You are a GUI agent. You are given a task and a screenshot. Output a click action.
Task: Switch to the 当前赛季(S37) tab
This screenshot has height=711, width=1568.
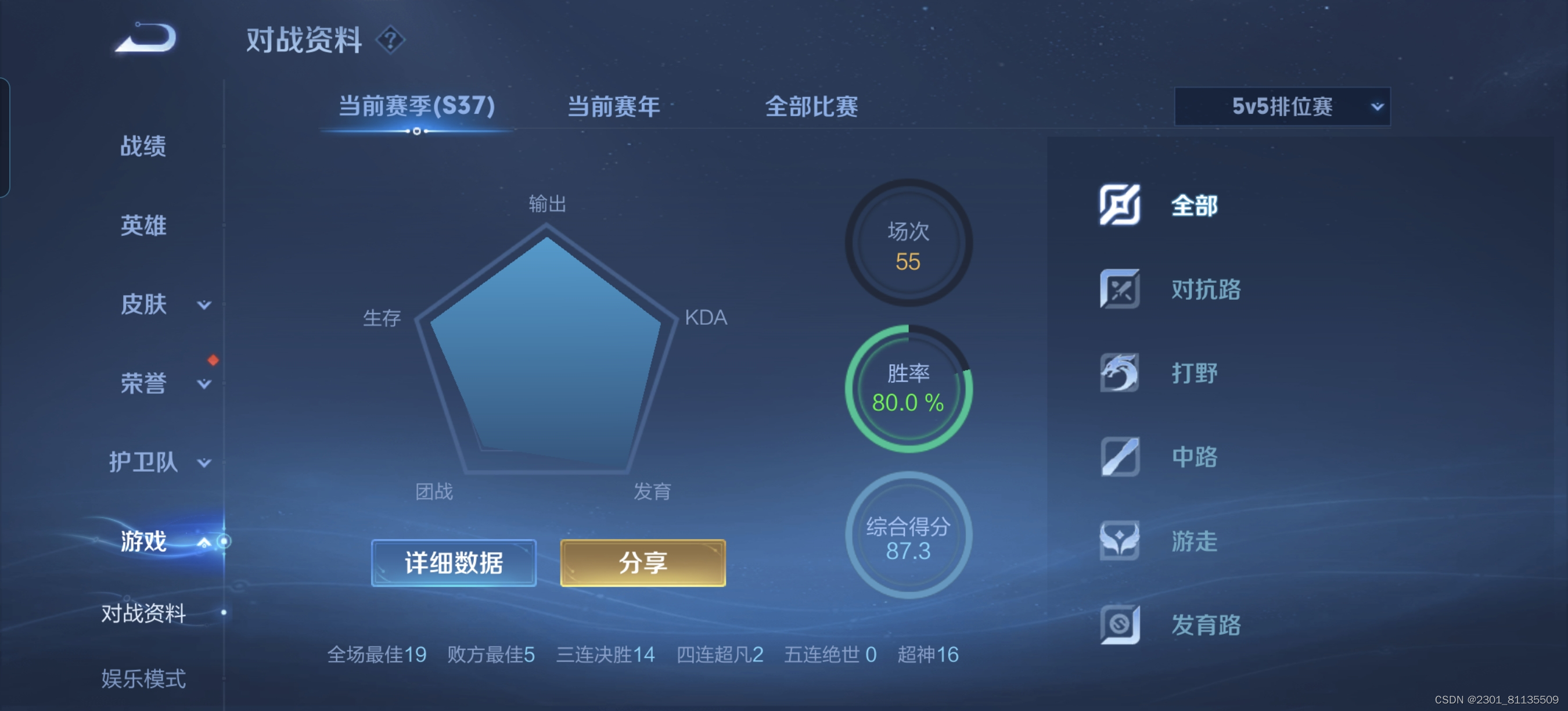(416, 106)
